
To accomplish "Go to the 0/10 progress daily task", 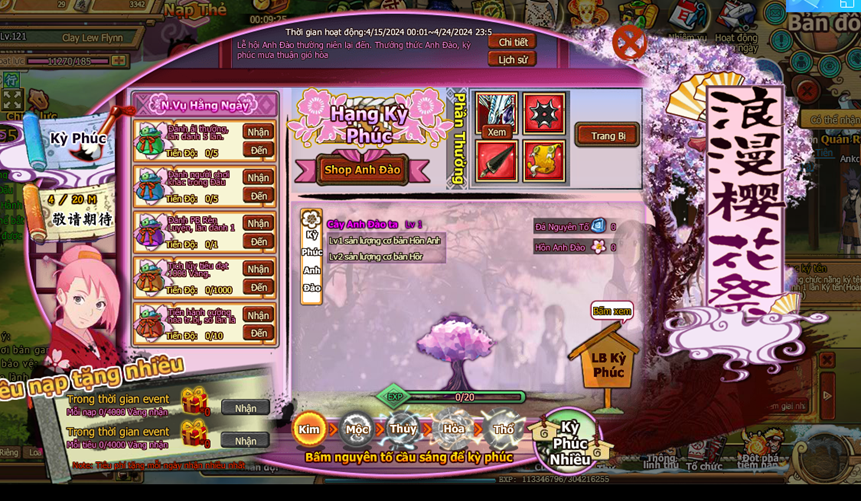I will 258,333.
